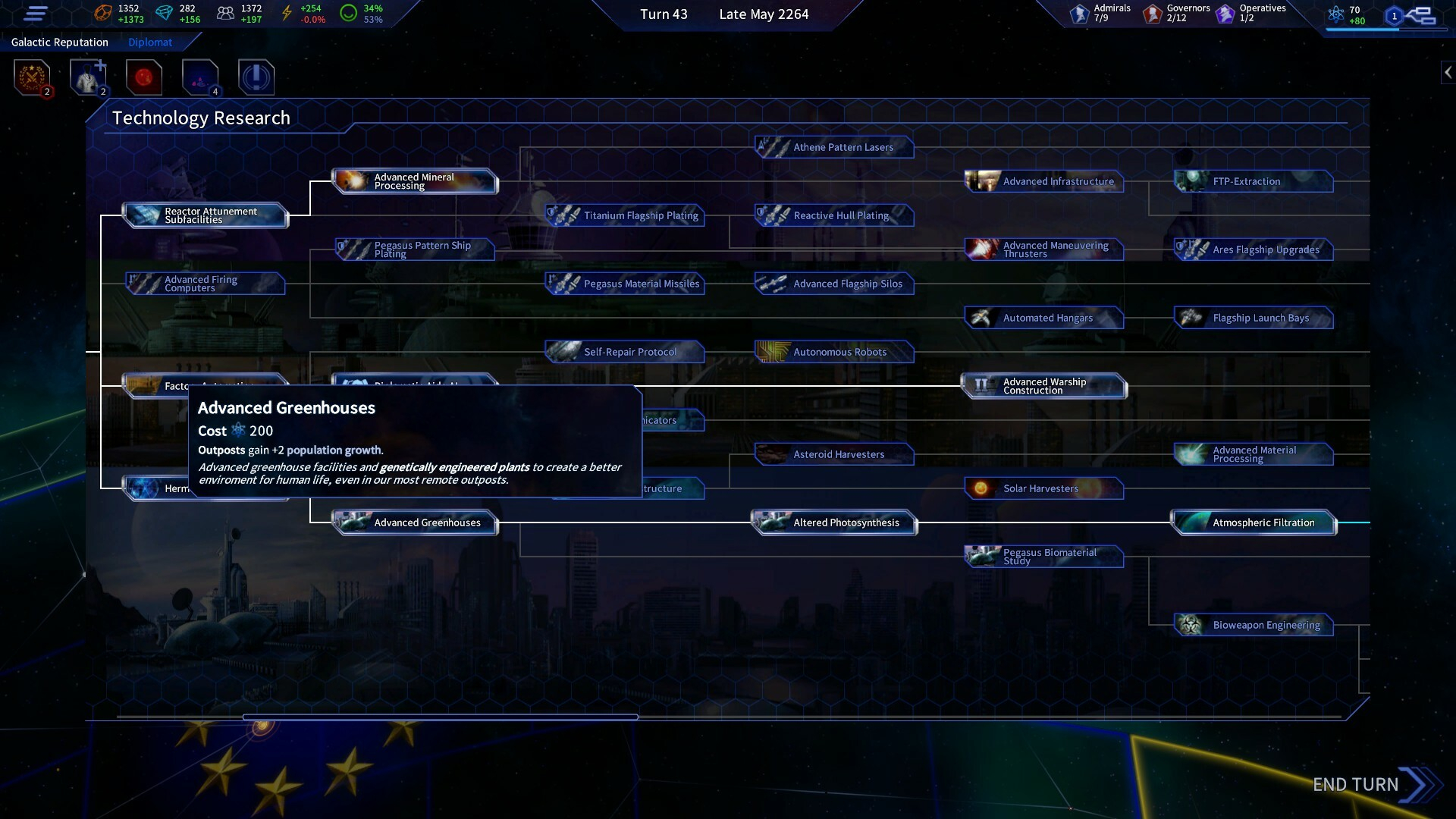Screen dimensions: 1456x819
Task: Select Reactor Attunement Subfacilities node
Action: pos(206,215)
